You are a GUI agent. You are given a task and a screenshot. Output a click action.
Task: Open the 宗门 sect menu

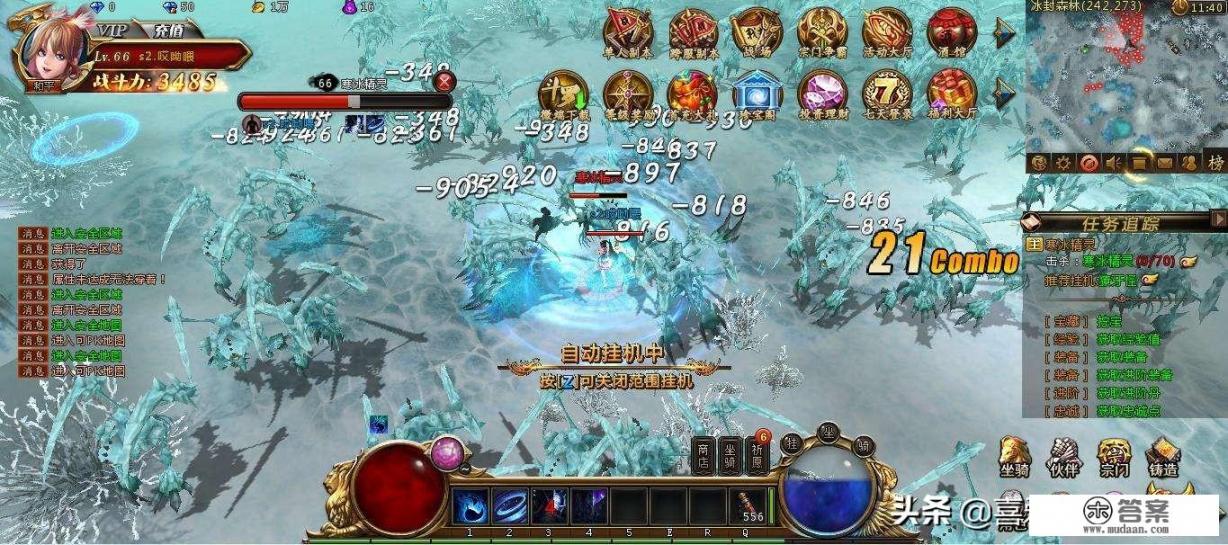click(x=1114, y=456)
